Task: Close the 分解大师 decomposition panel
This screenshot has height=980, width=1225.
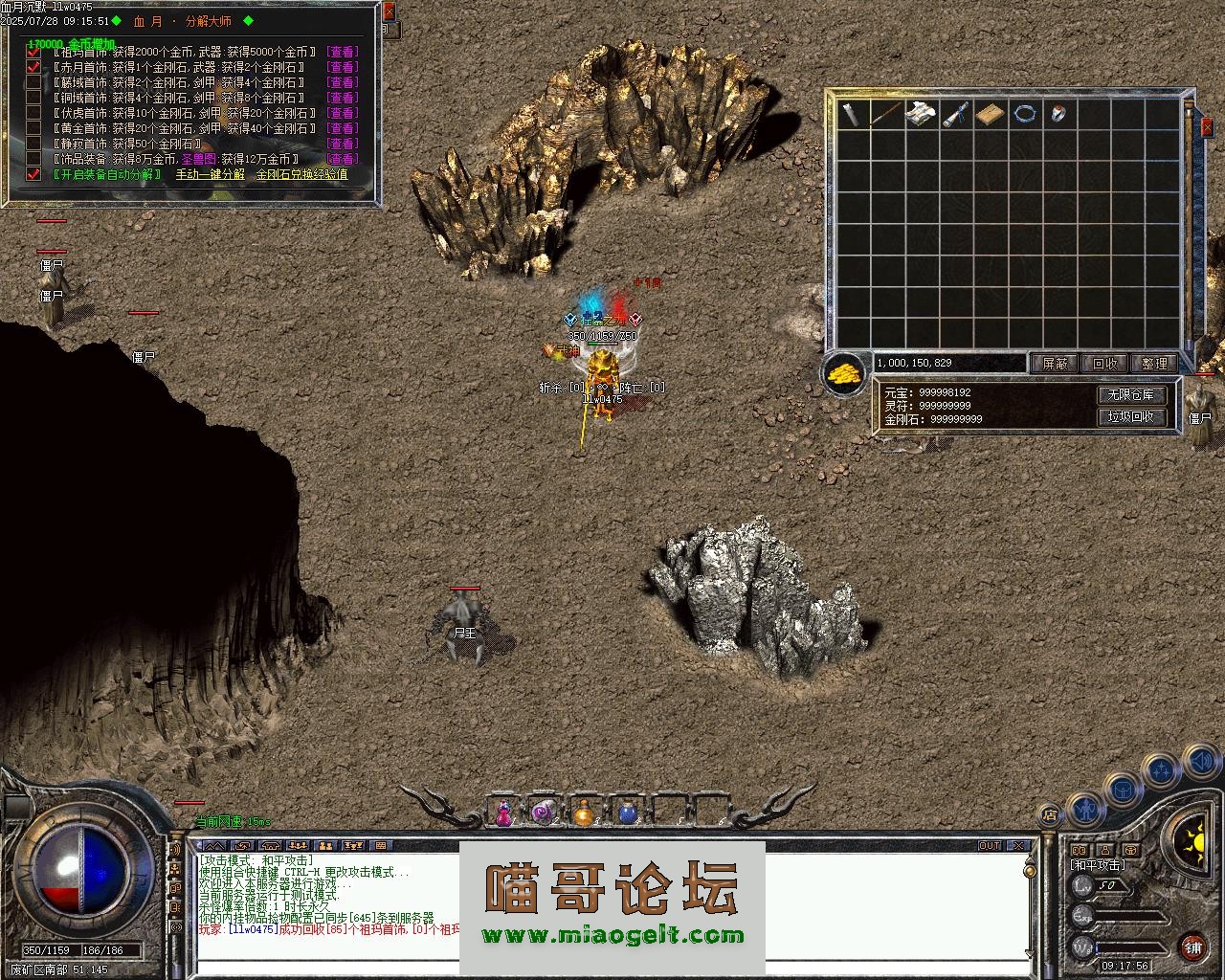Action: tap(389, 12)
